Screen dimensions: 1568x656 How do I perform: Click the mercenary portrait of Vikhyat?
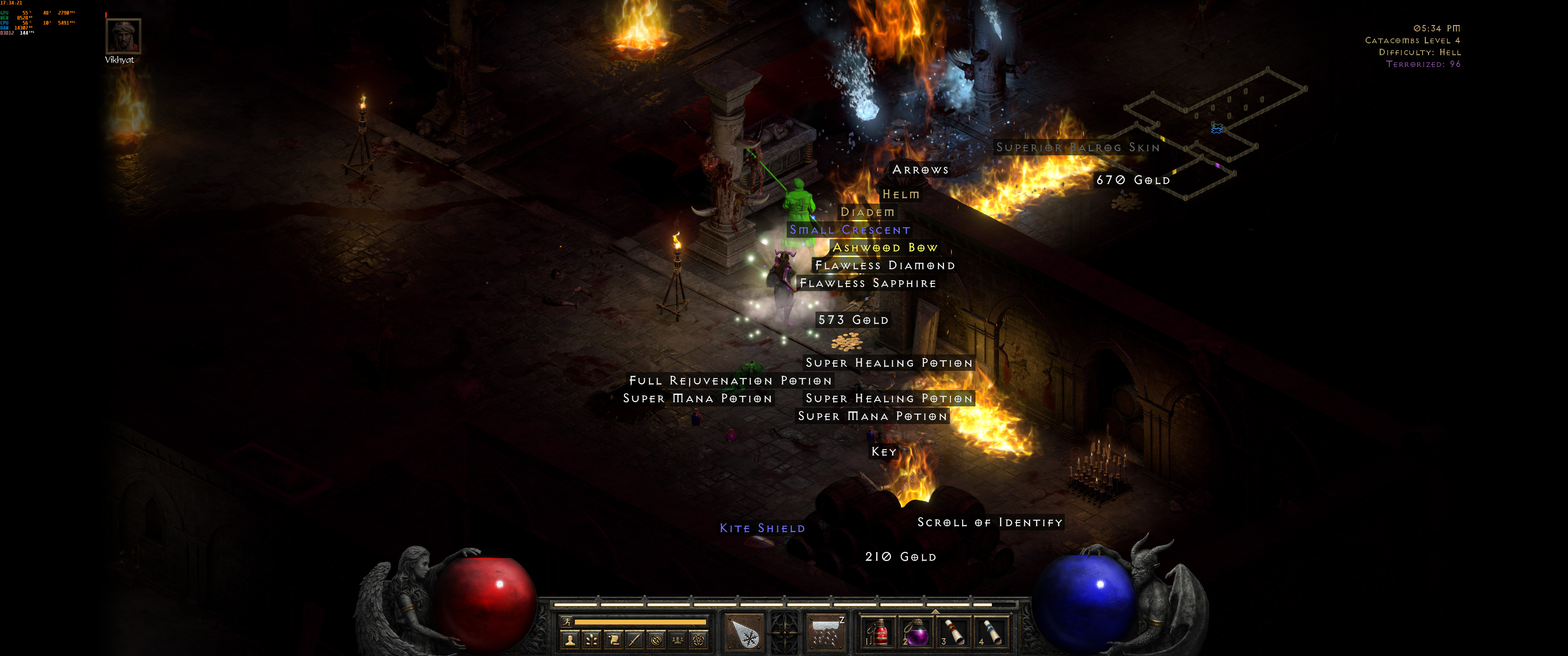[x=124, y=36]
